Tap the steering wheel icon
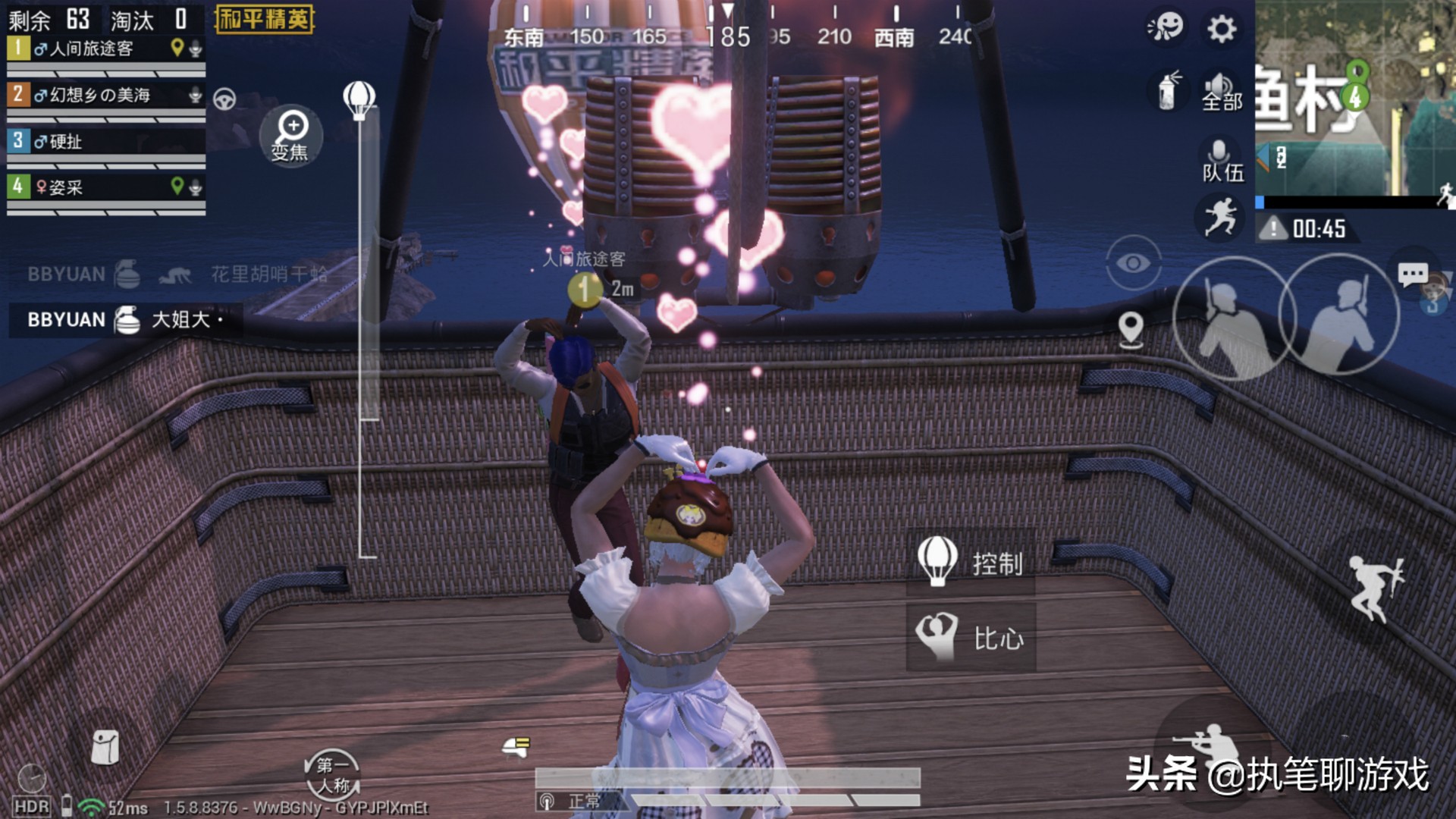The image size is (1456, 819). (224, 99)
